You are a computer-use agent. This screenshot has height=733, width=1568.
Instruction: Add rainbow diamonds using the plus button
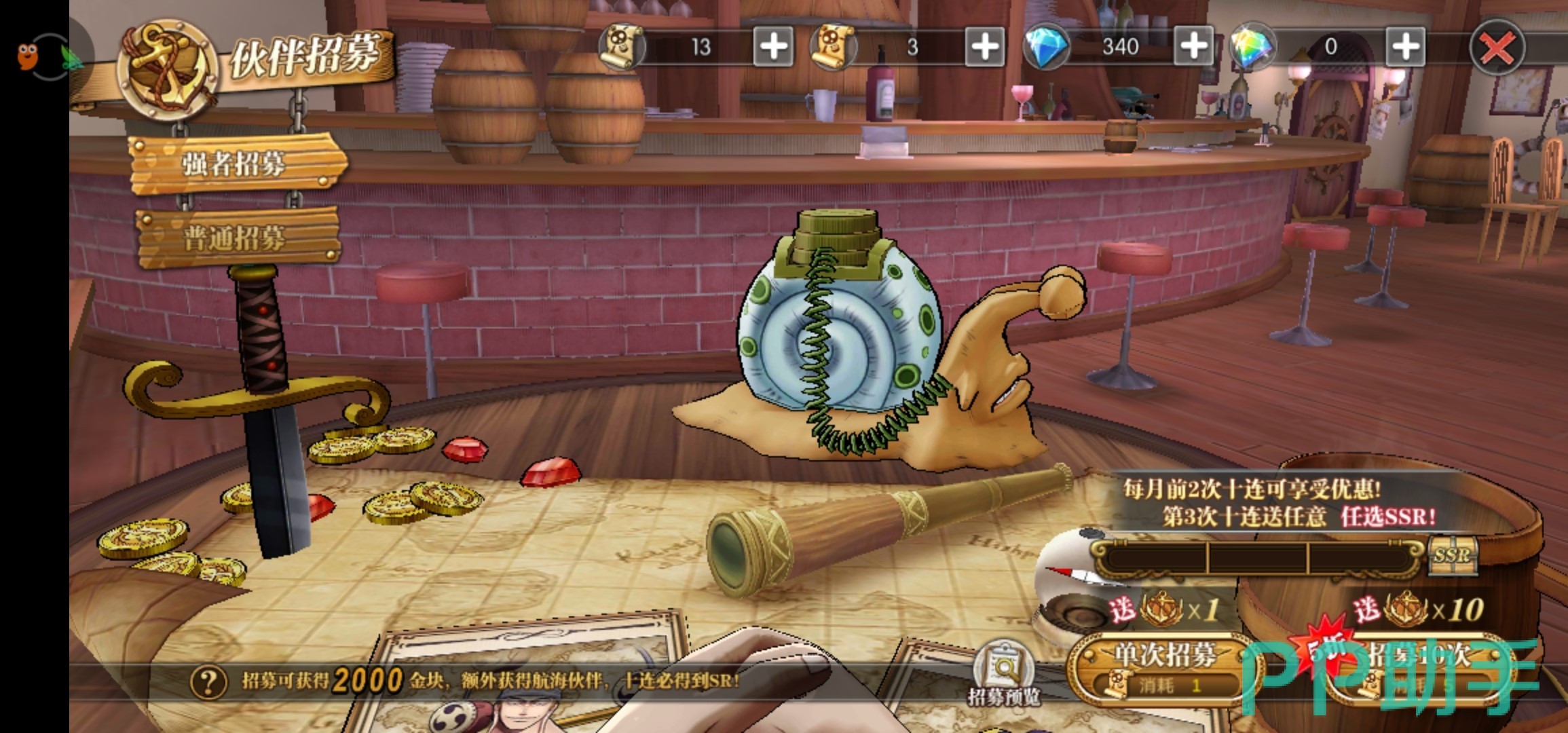pos(1404,48)
